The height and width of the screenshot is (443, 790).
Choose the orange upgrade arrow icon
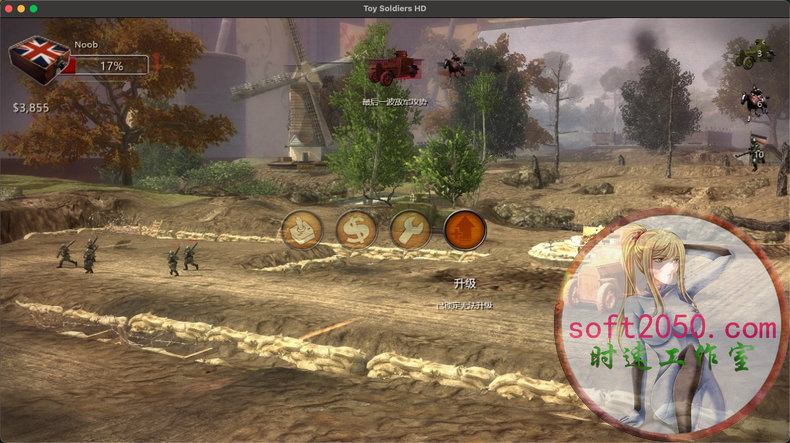click(464, 230)
